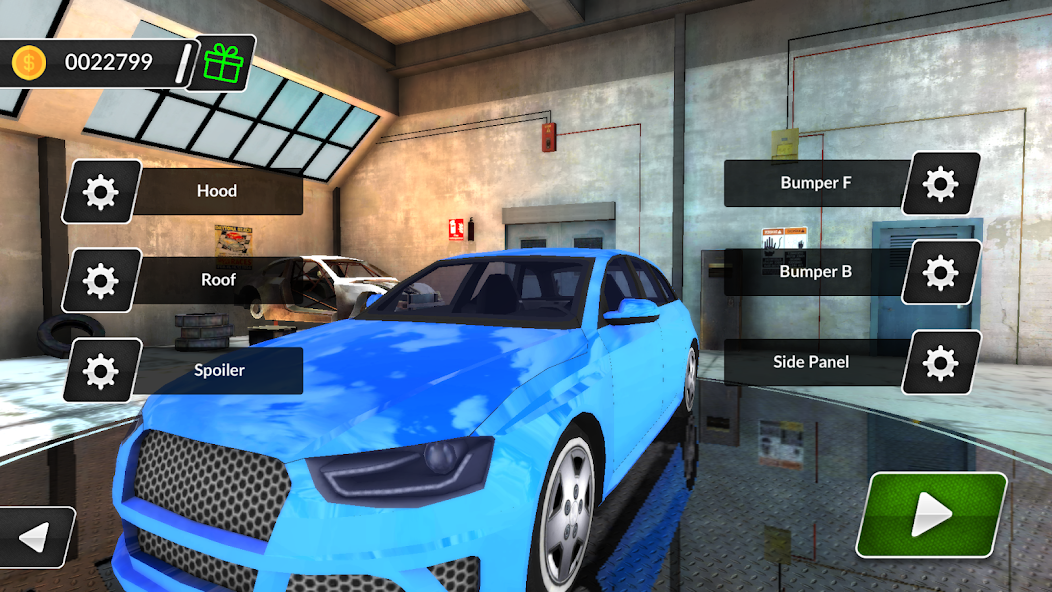Click the gear icon beside Side Panel
Screen dimensions: 1052x592
point(941,362)
